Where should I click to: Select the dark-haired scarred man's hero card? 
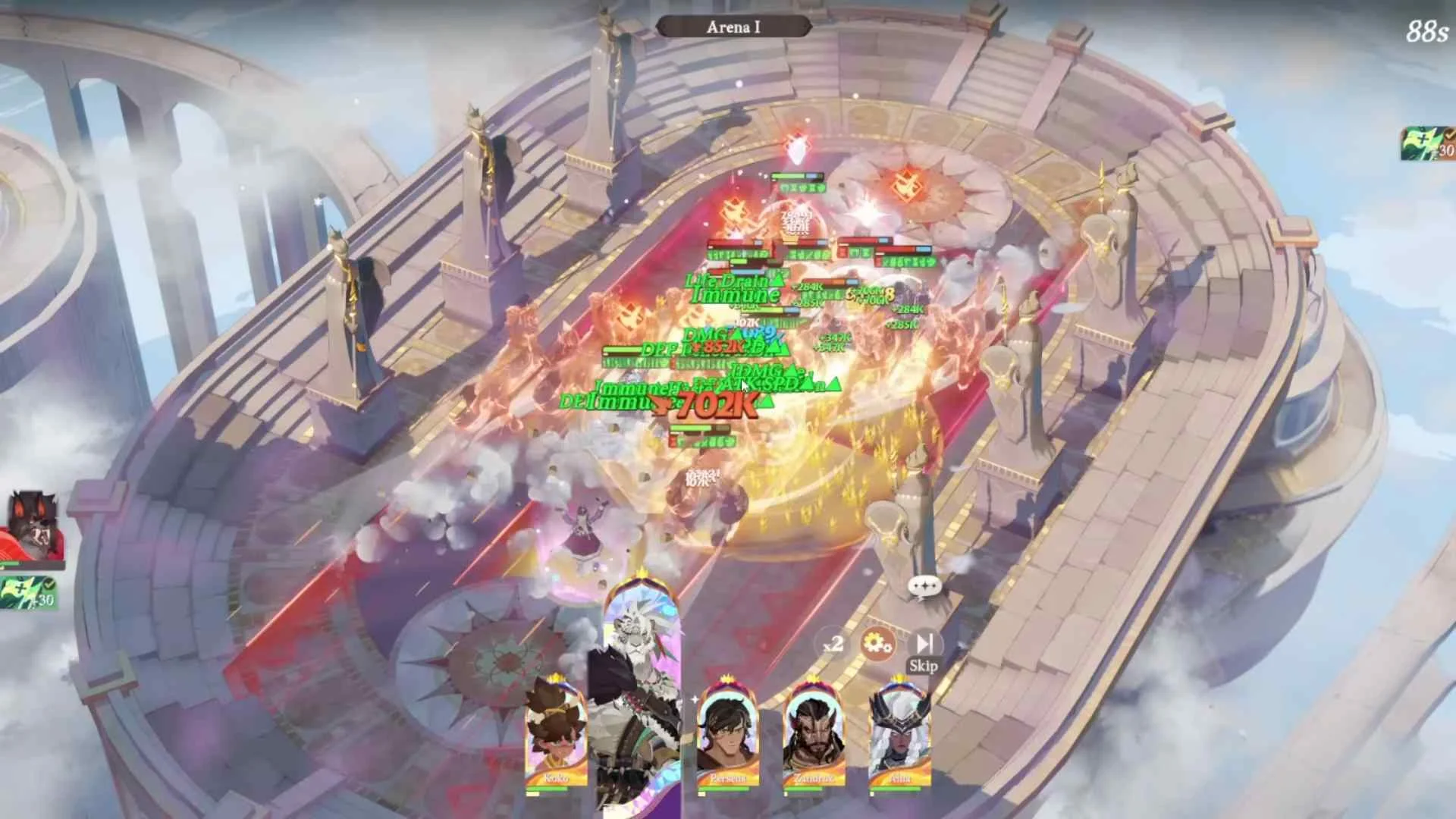pos(728,736)
